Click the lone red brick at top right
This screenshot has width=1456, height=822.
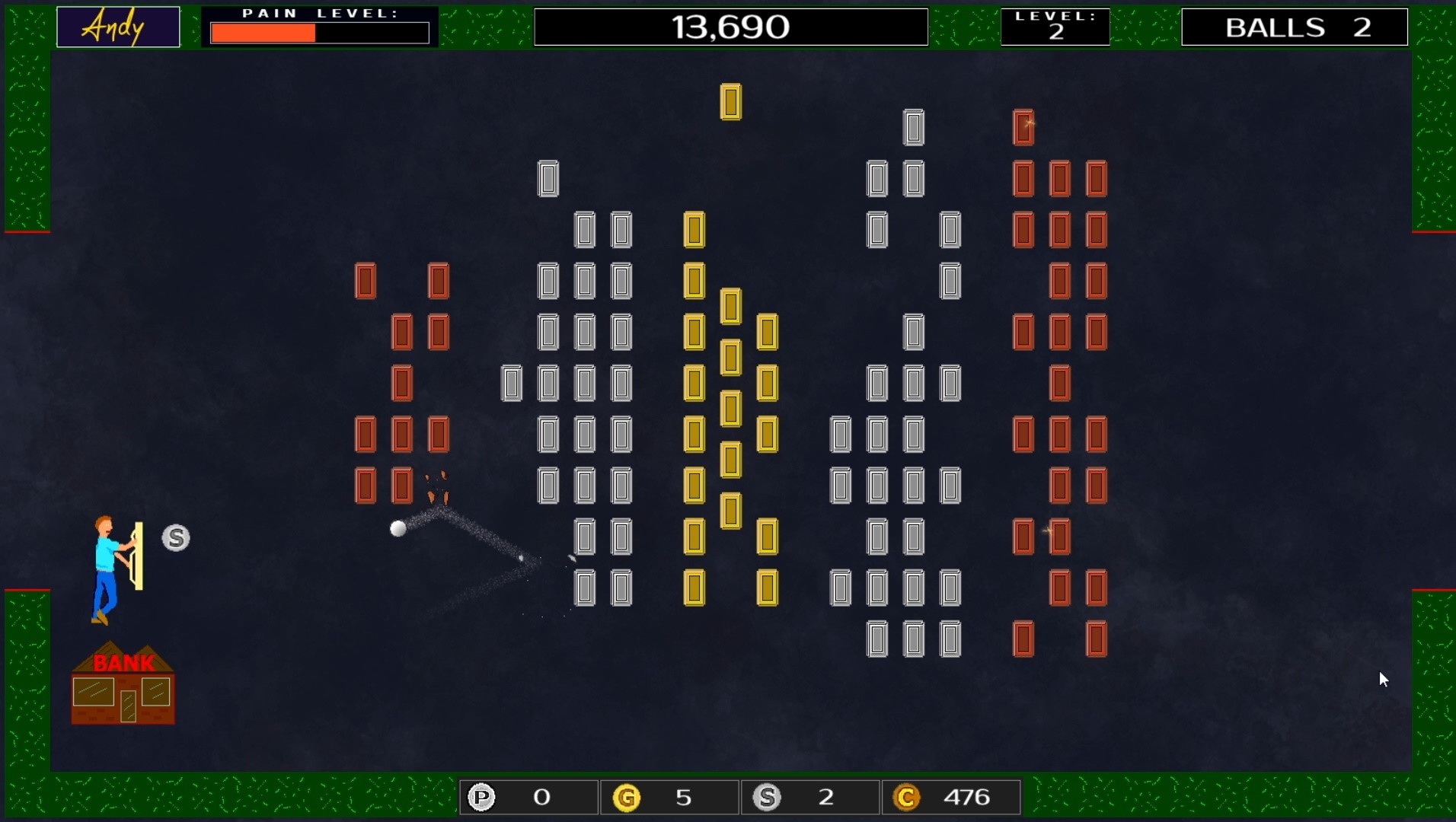pos(1024,128)
